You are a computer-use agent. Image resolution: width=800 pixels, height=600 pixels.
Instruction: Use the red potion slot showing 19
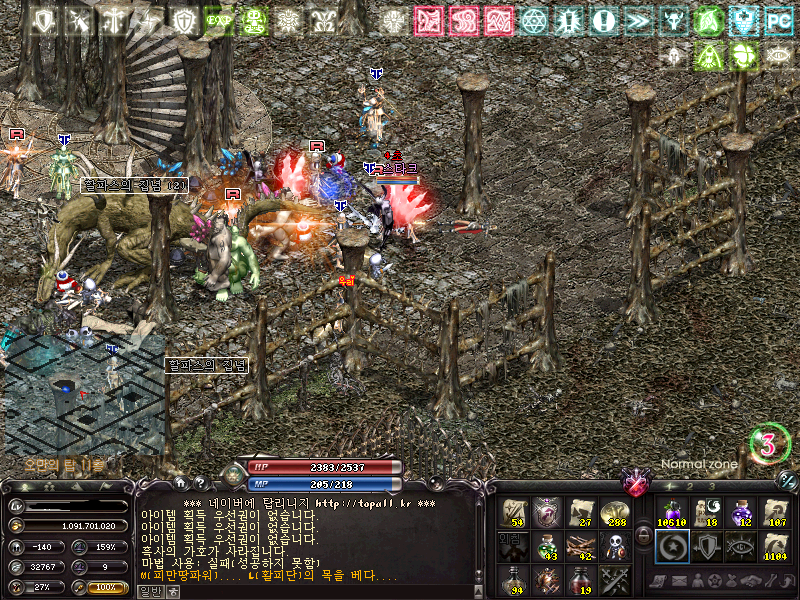(581, 579)
